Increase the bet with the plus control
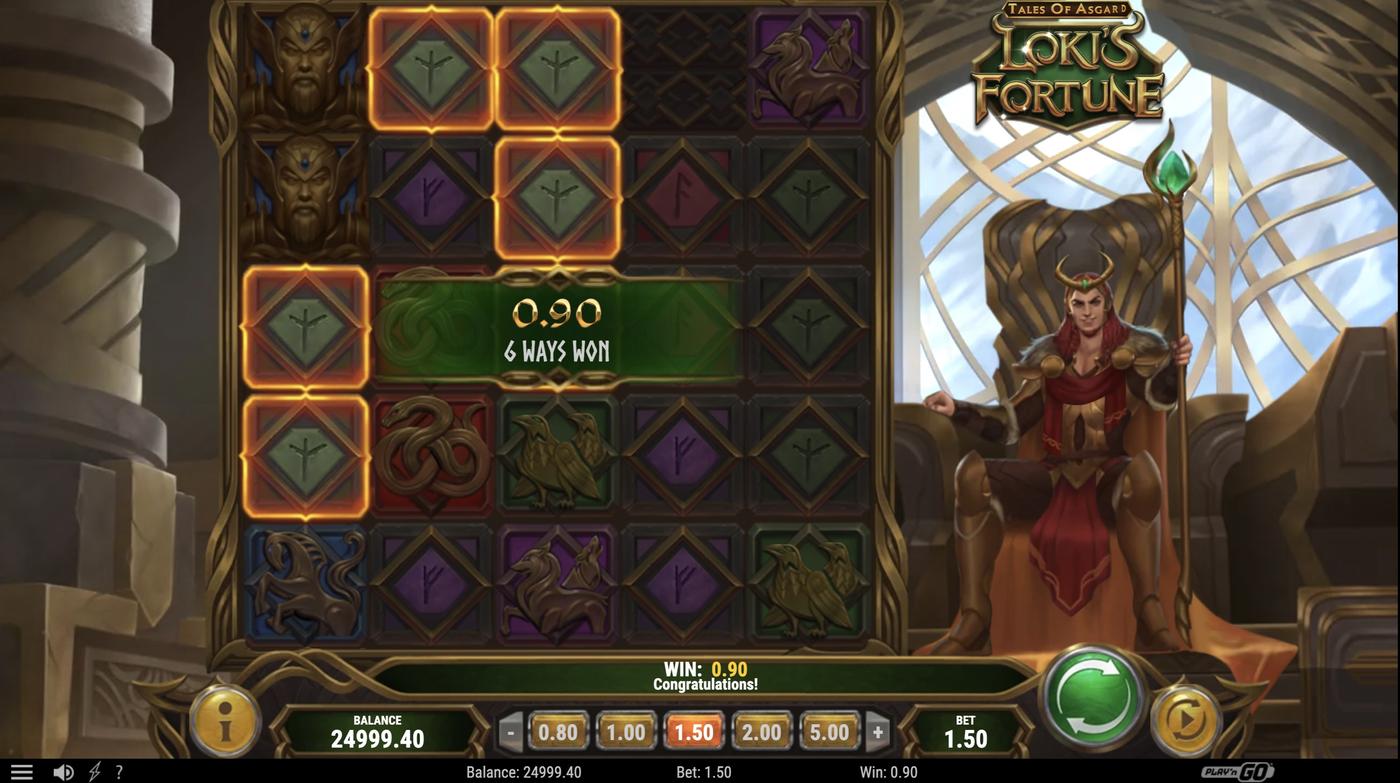Image resolution: width=1400 pixels, height=783 pixels. click(877, 731)
